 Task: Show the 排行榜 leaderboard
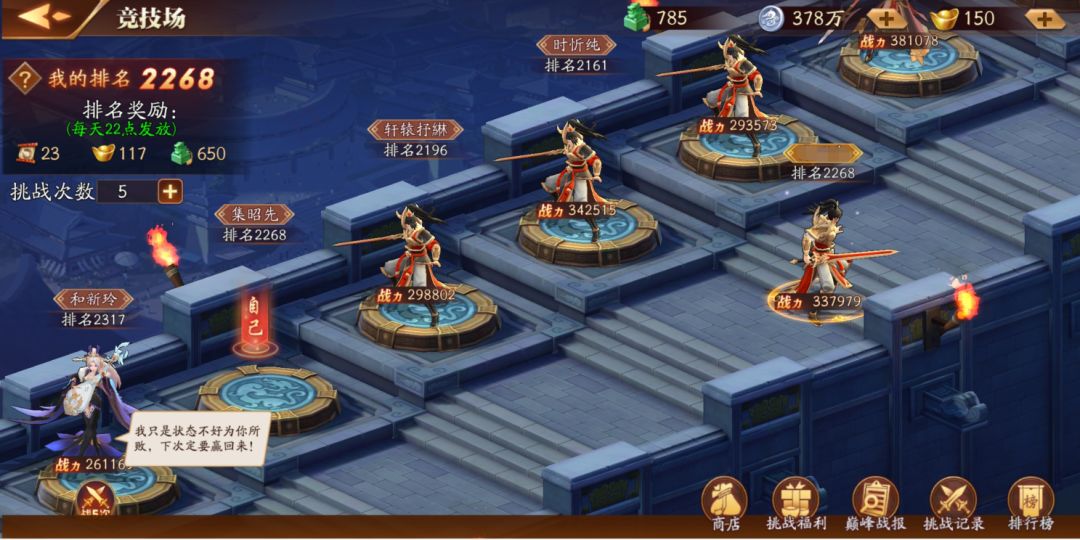pyautogui.click(x=1028, y=503)
